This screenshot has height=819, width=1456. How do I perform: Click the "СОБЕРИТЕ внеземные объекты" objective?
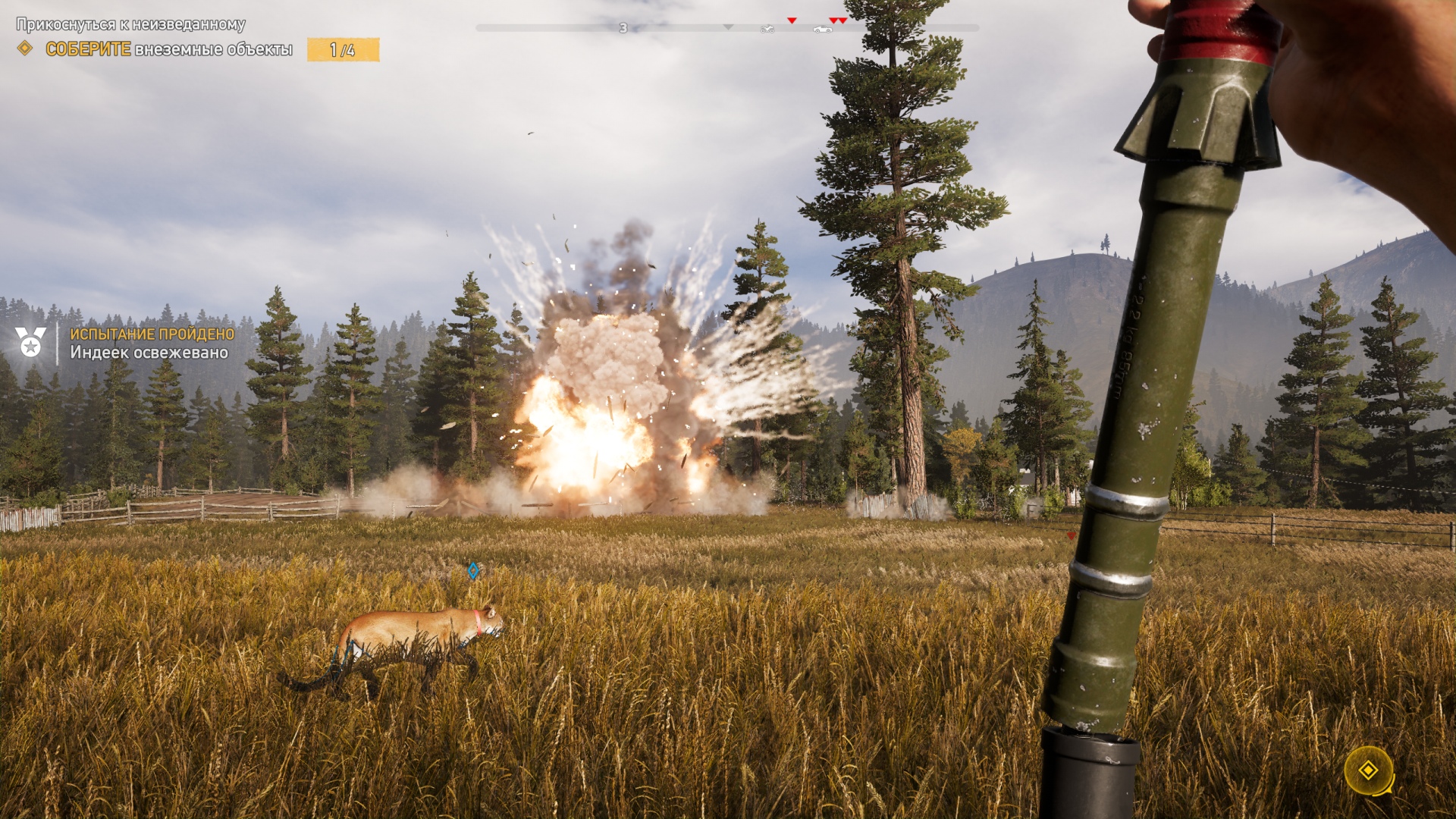click(168, 49)
